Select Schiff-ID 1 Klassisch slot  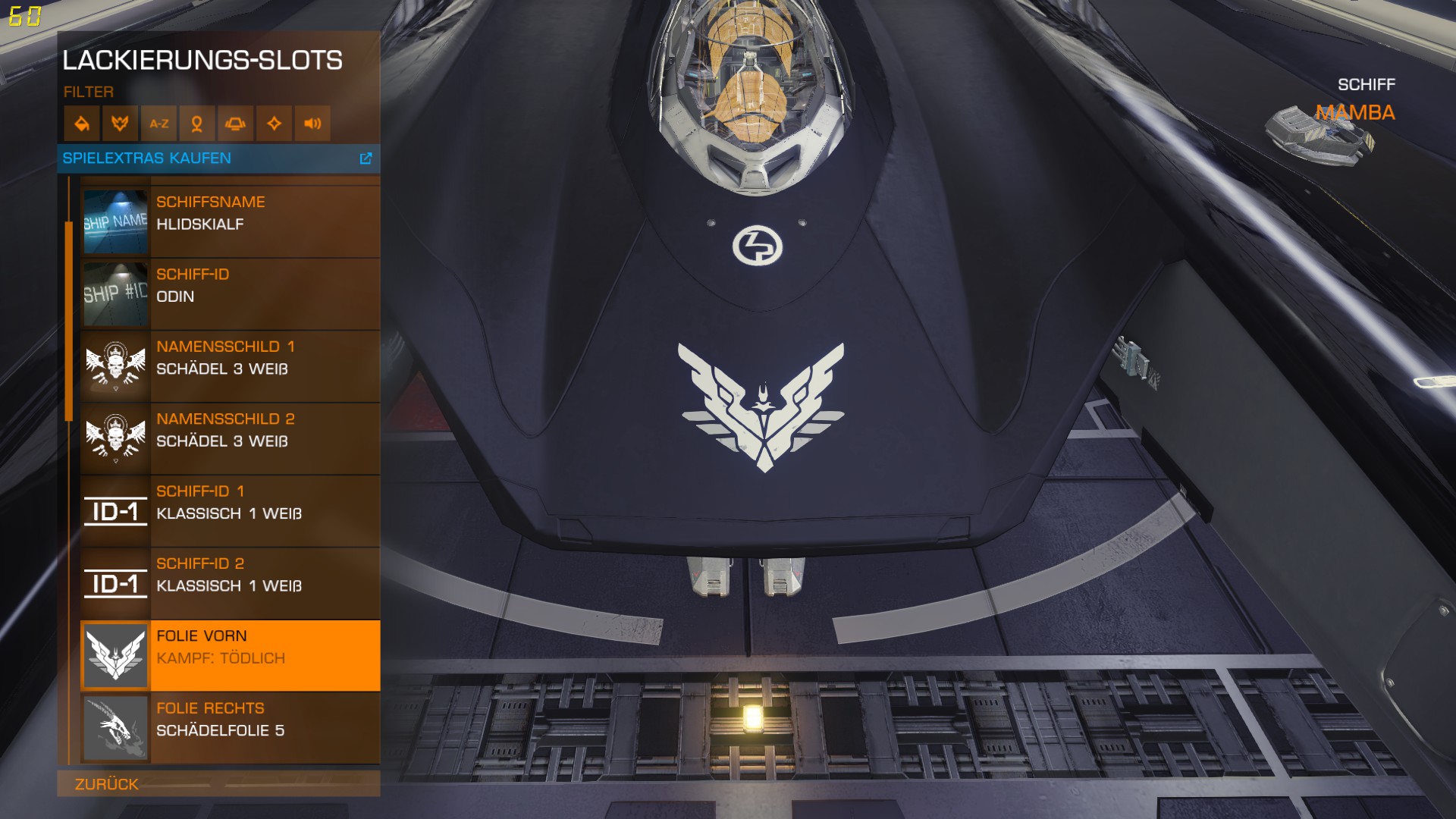[230, 511]
